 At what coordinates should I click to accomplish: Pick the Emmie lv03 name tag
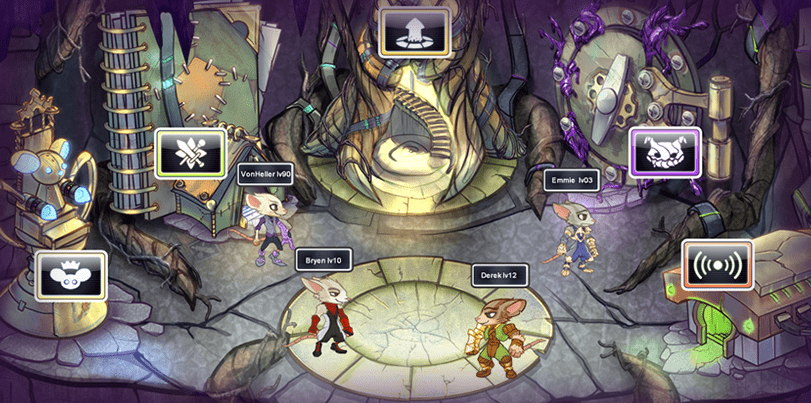pyautogui.click(x=573, y=180)
